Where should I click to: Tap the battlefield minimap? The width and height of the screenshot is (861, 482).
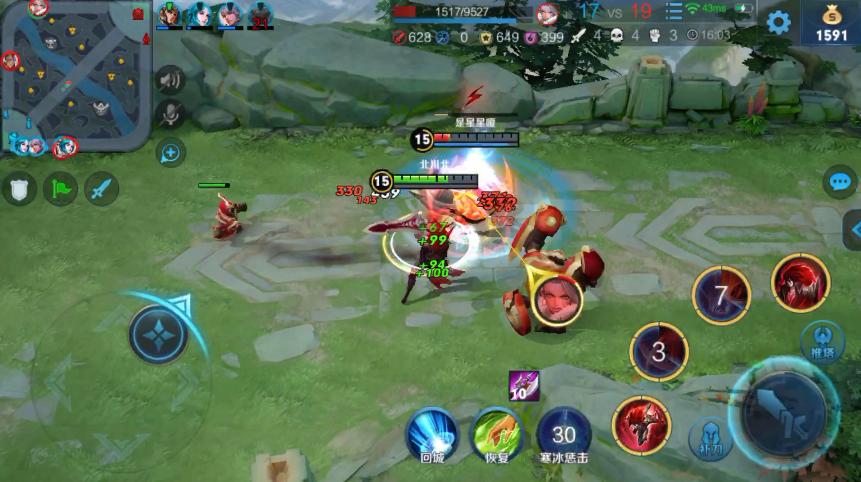pyautogui.click(x=75, y=75)
